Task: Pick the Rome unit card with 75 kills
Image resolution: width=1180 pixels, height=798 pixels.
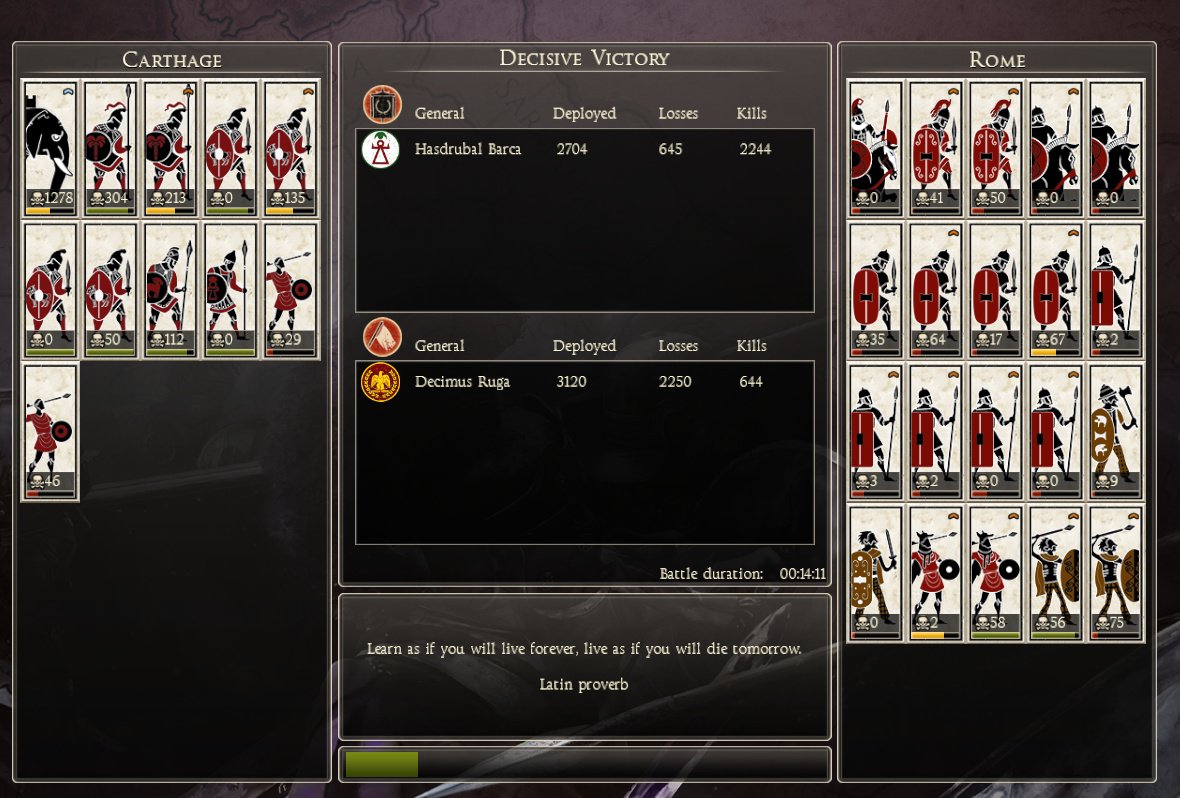Action: click(1116, 573)
